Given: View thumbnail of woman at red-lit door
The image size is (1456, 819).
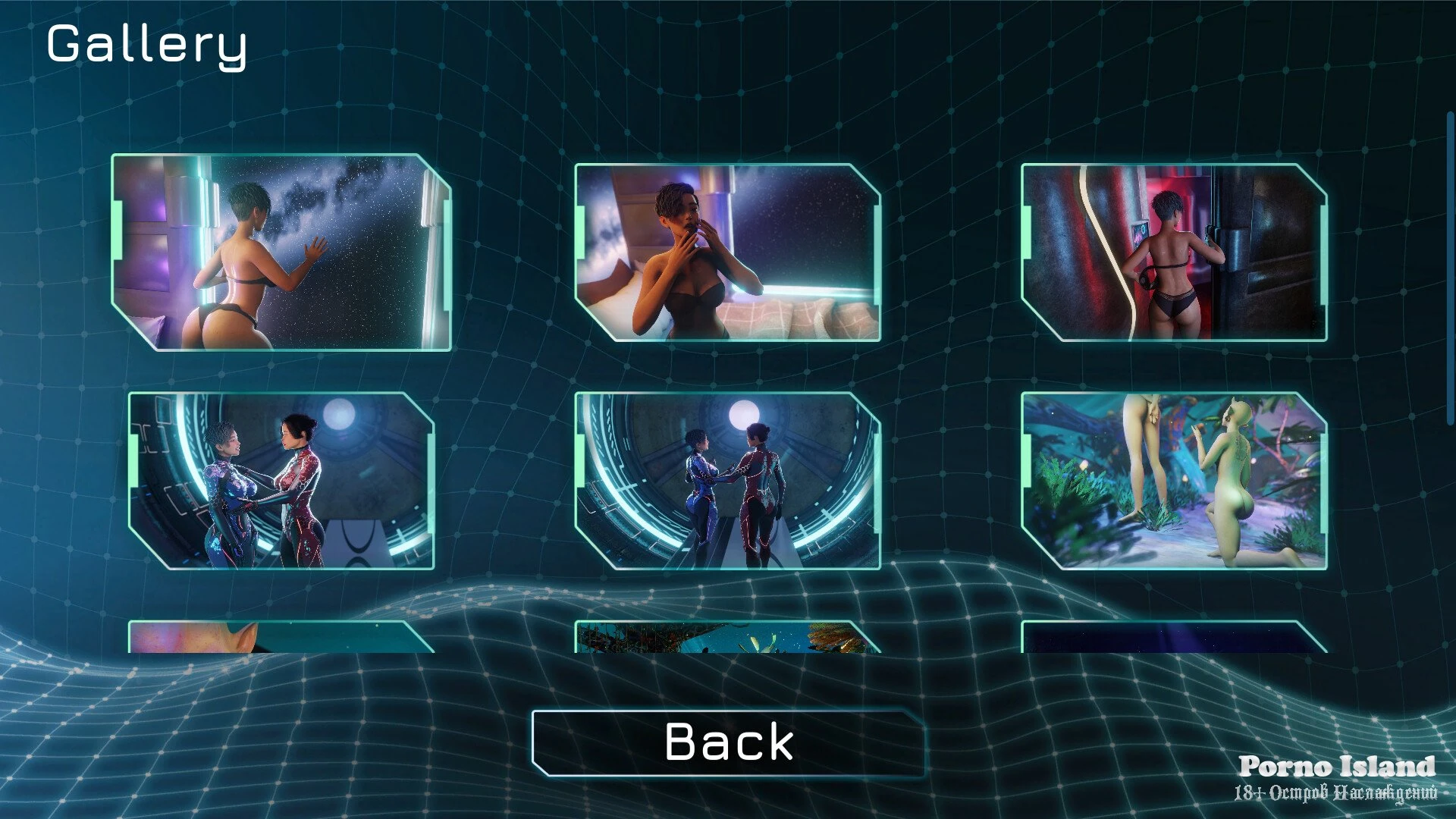Looking at the screenshot, I should tap(1174, 253).
